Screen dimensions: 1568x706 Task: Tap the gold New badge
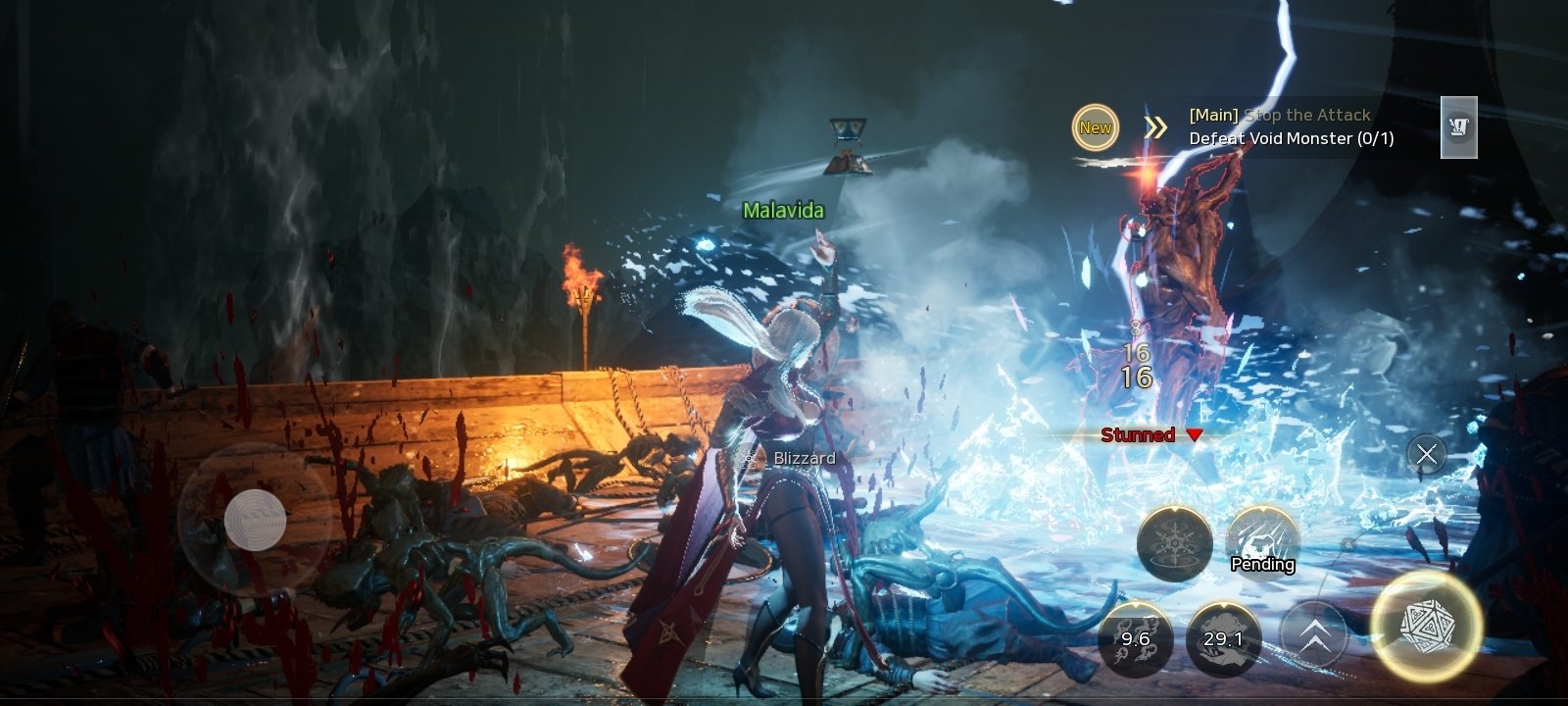click(x=1095, y=127)
